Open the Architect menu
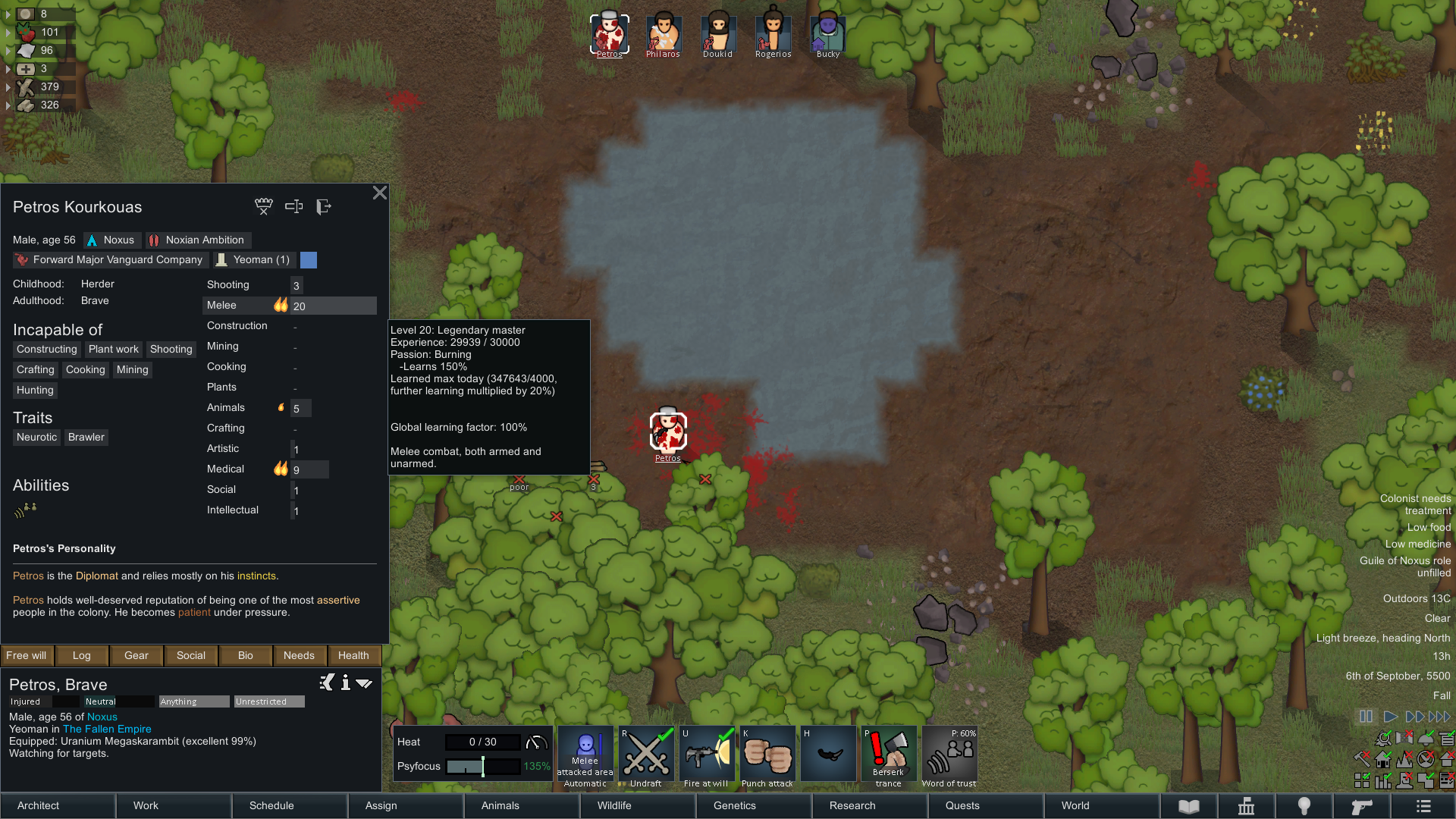Image resolution: width=1456 pixels, height=819 pixels. pos(39,805)
